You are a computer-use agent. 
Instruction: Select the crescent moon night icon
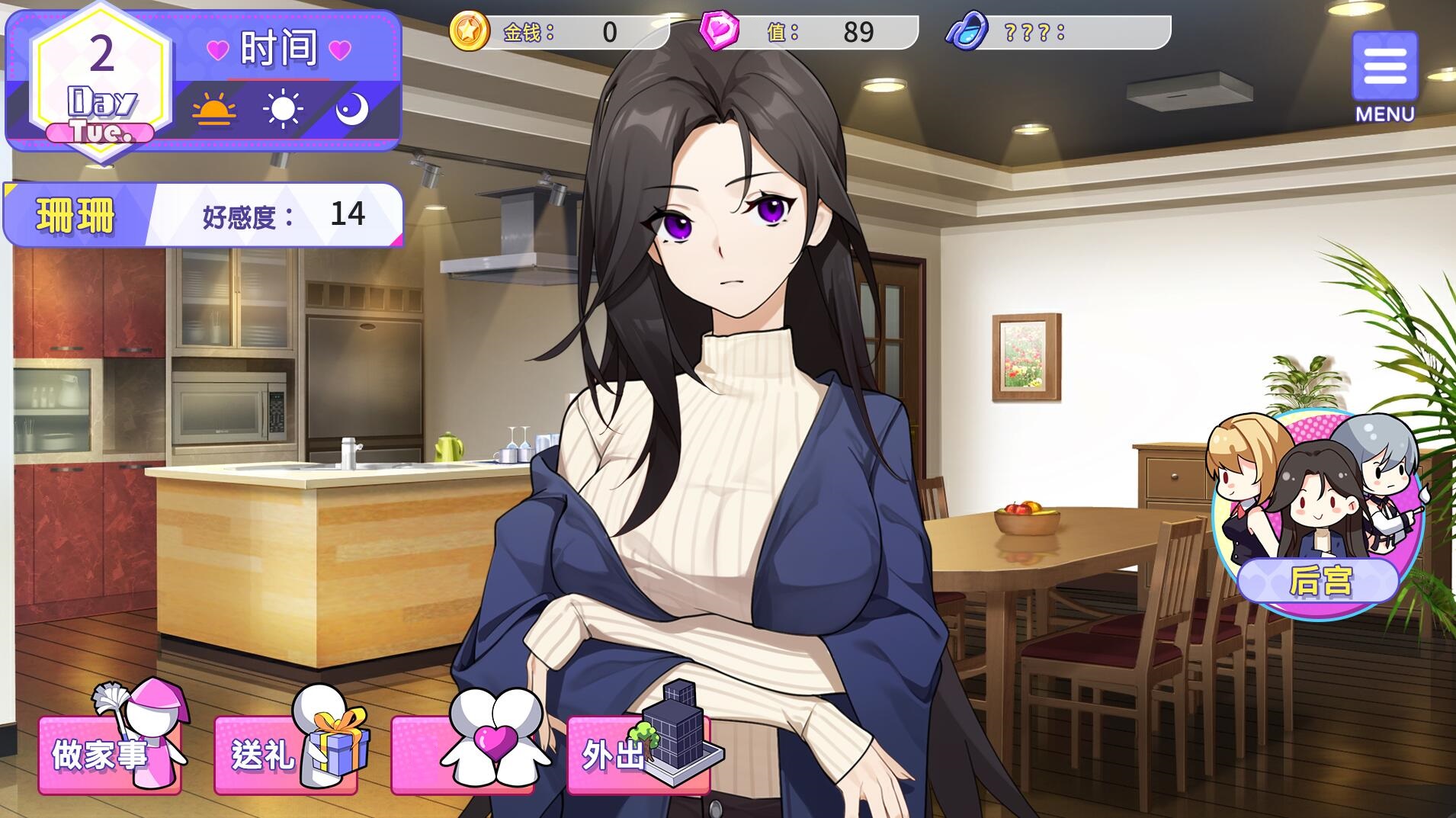(x=351, y=110)
